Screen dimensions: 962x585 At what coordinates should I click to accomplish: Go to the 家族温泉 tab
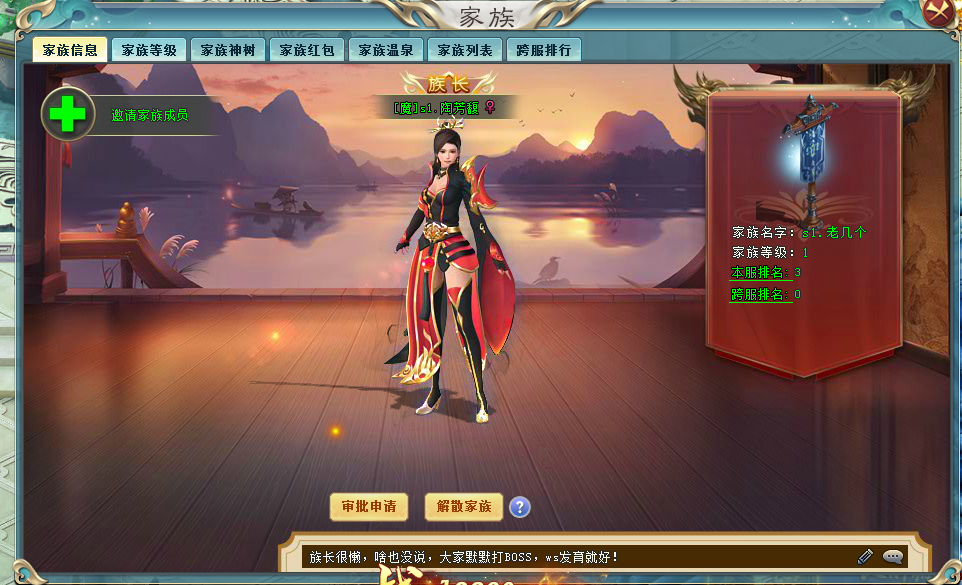pyautogui.click(x=386, y=50)
